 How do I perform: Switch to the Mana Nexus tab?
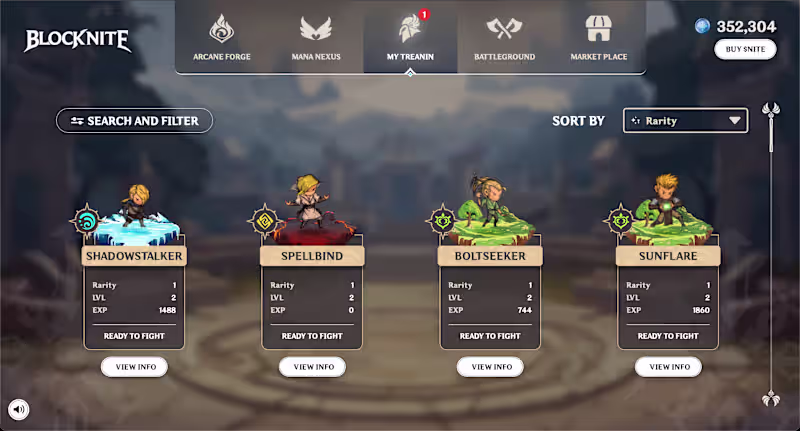(315, 37)
